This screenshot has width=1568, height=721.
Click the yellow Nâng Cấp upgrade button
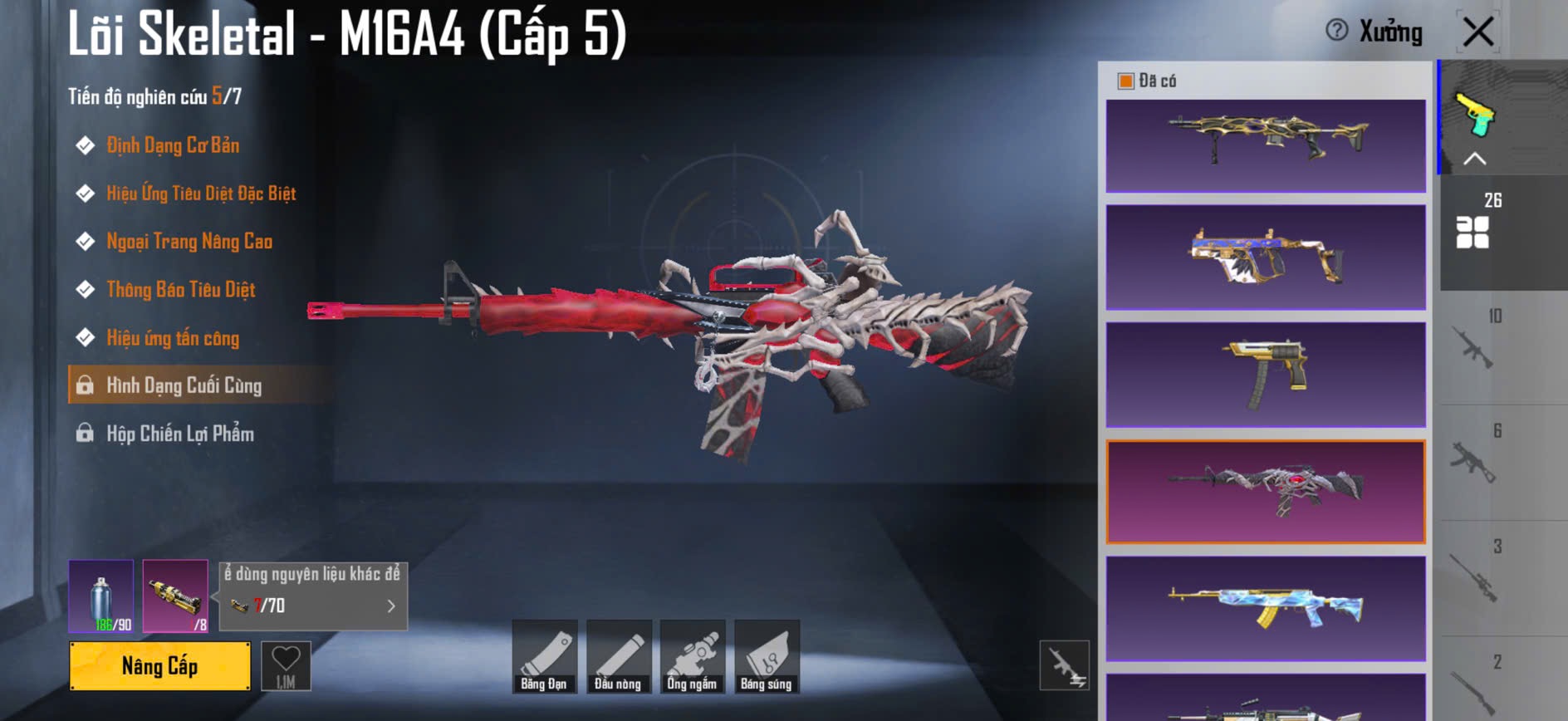(x=159, y=665)
